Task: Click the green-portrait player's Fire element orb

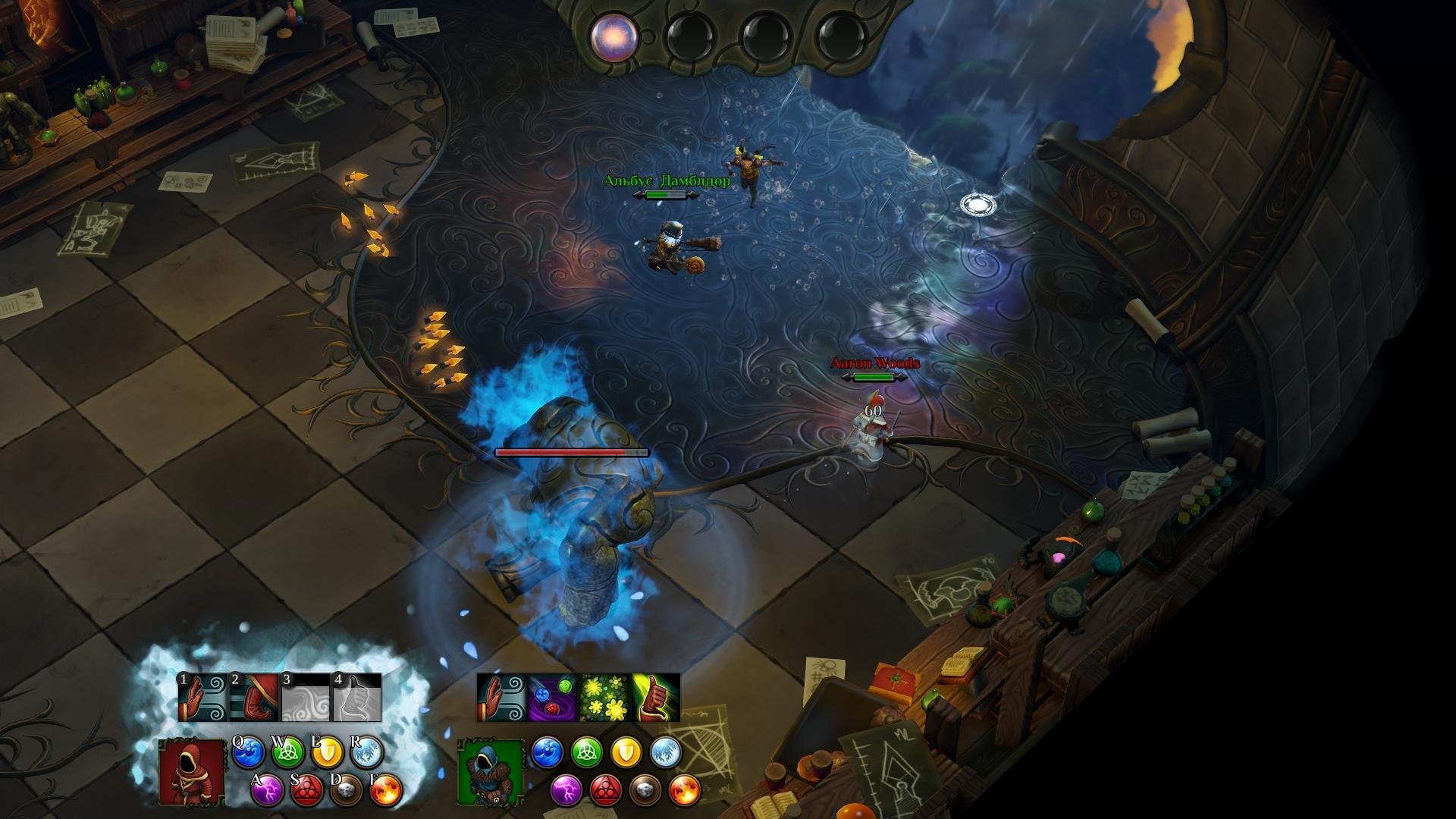Action: click(685, 790)
